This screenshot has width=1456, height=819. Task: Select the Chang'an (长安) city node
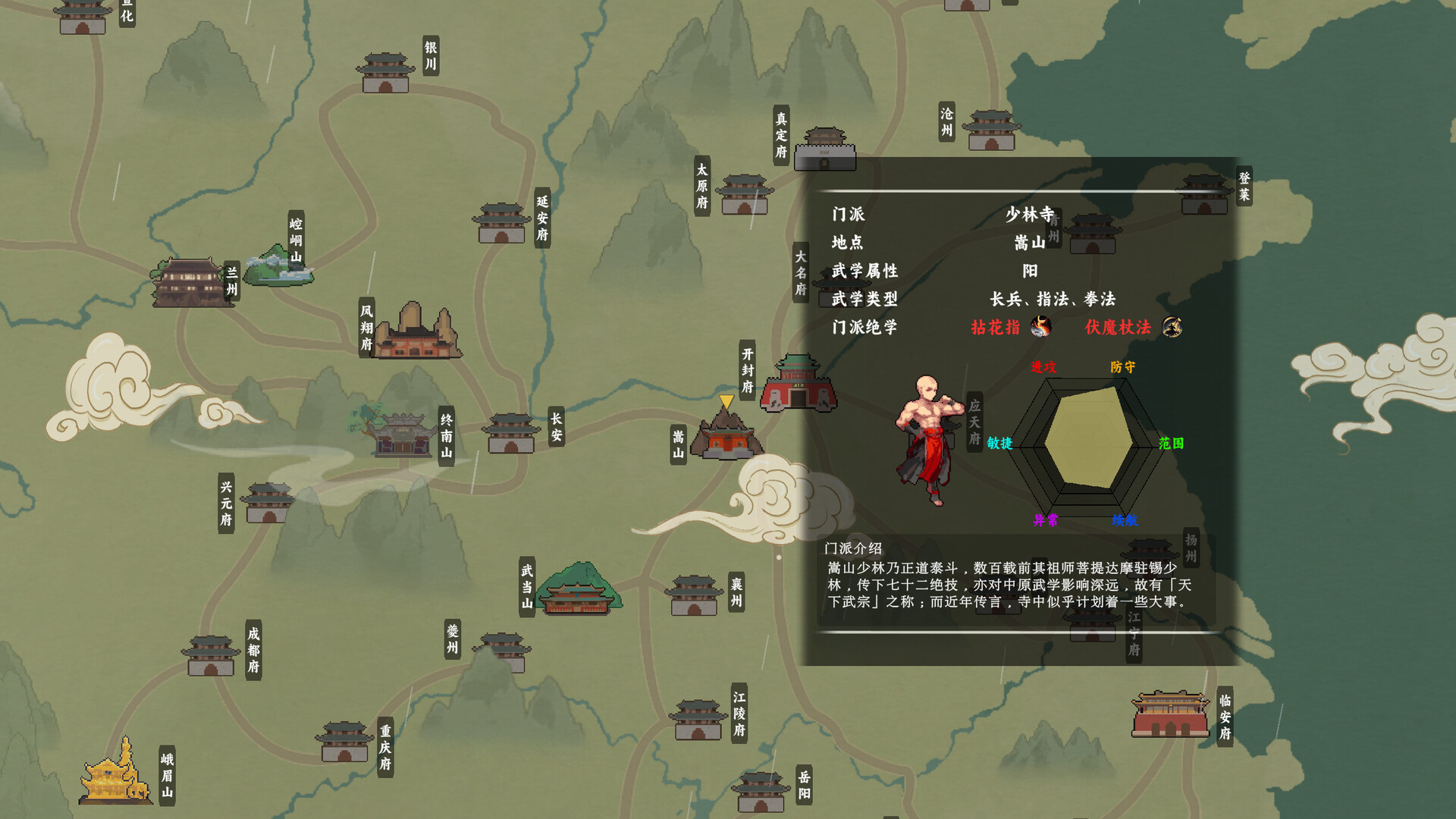511,434
